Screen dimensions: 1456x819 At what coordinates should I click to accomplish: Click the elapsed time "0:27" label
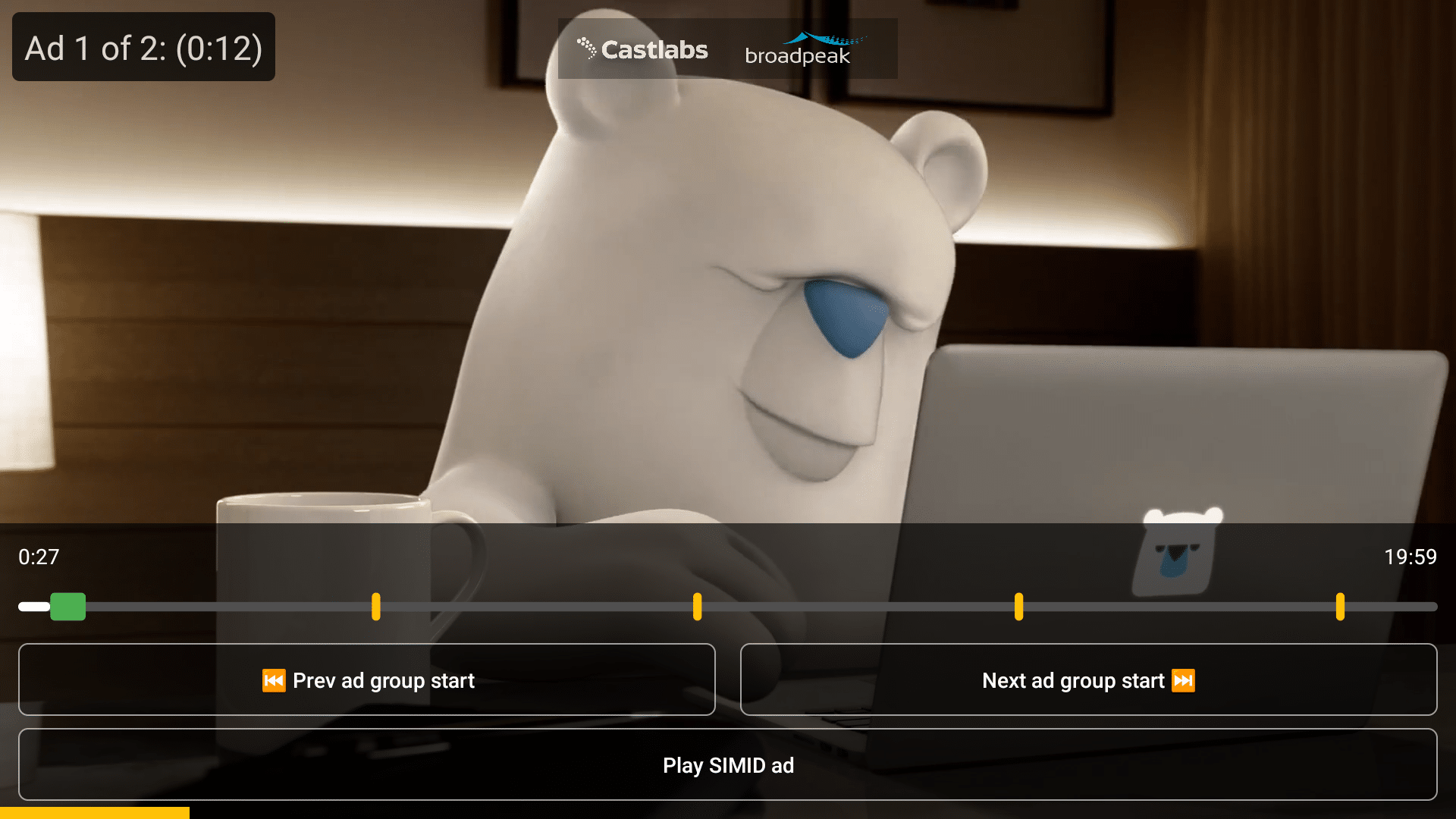point(38,557)
